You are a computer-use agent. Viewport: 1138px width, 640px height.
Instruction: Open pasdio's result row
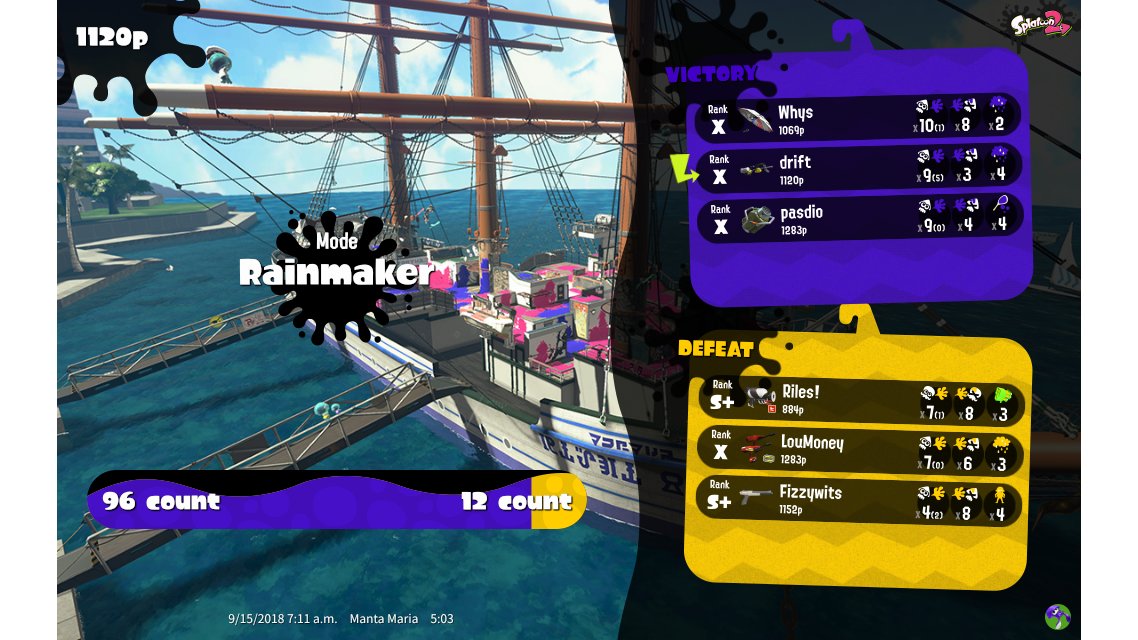pyautogui.click(x=858, y=217)
